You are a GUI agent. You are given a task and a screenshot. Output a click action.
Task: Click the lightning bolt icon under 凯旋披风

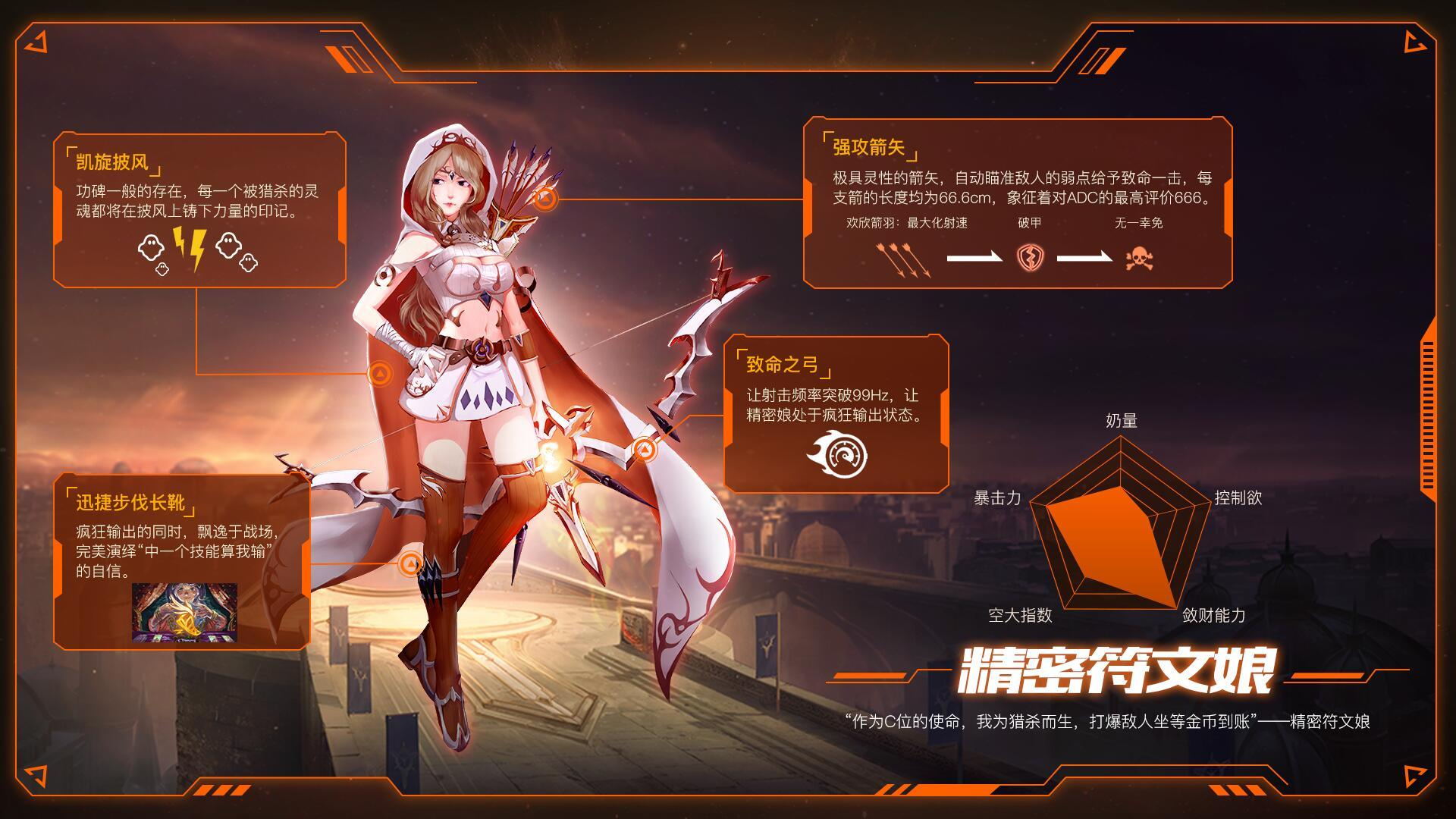(190, 249)
